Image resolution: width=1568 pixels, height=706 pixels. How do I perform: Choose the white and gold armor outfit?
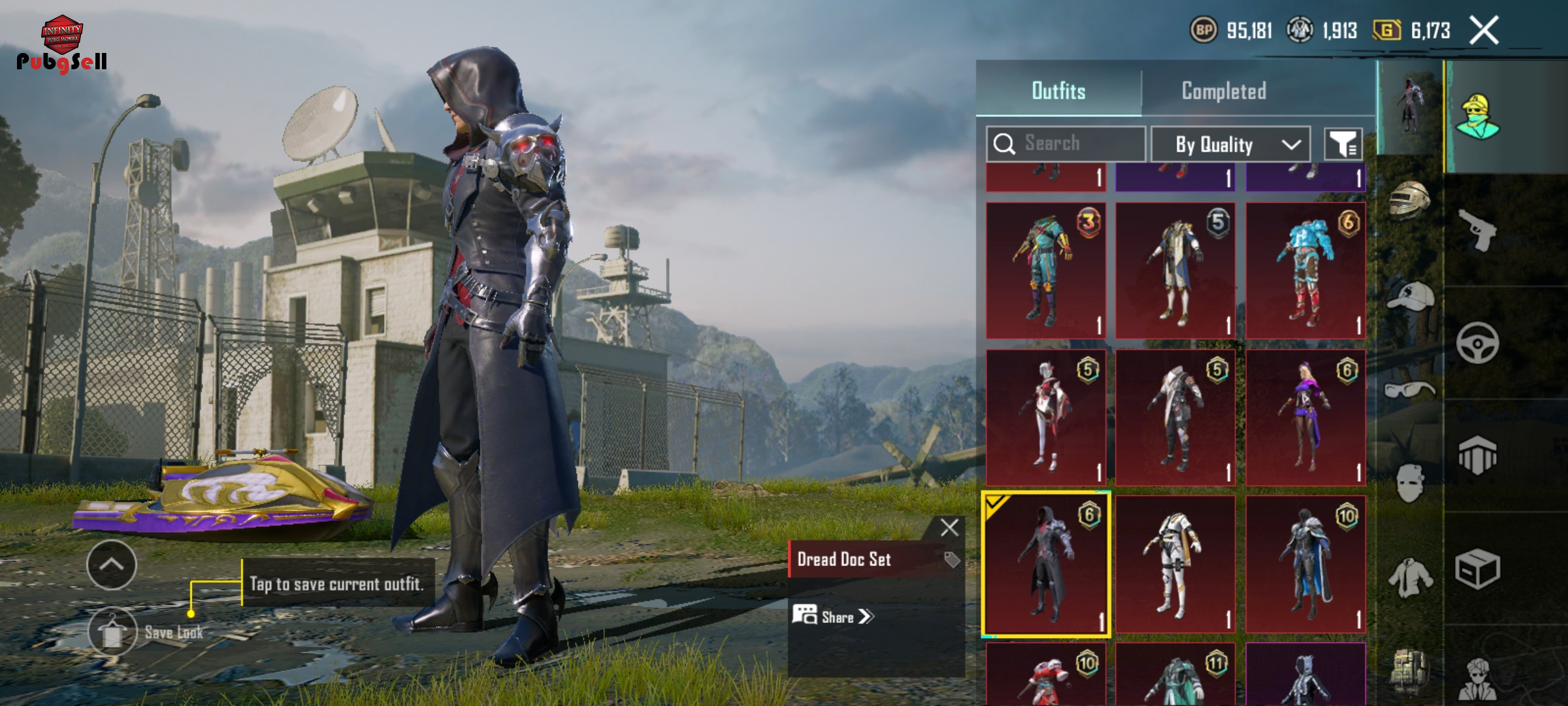[x=1175, y=565]
